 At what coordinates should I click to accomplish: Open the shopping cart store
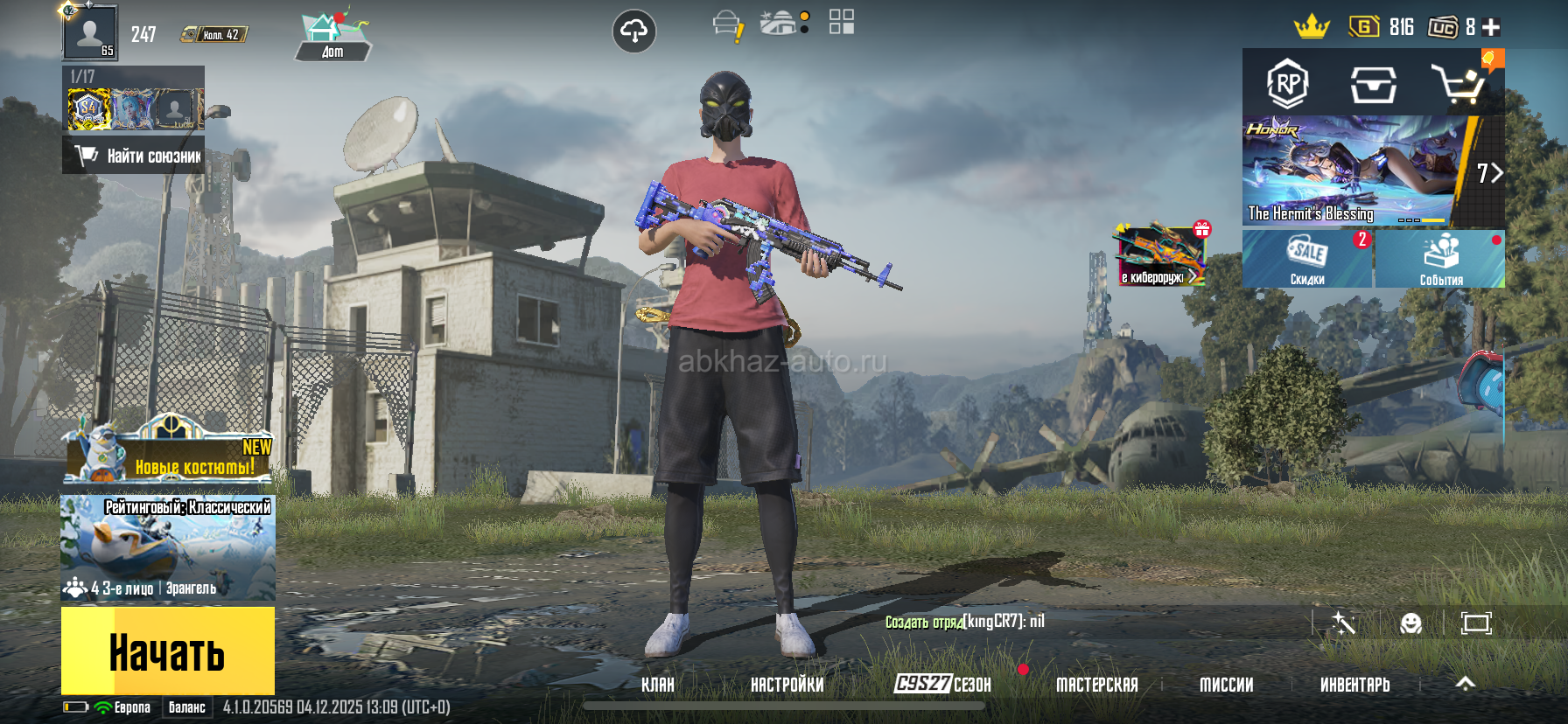[1457, 84]
